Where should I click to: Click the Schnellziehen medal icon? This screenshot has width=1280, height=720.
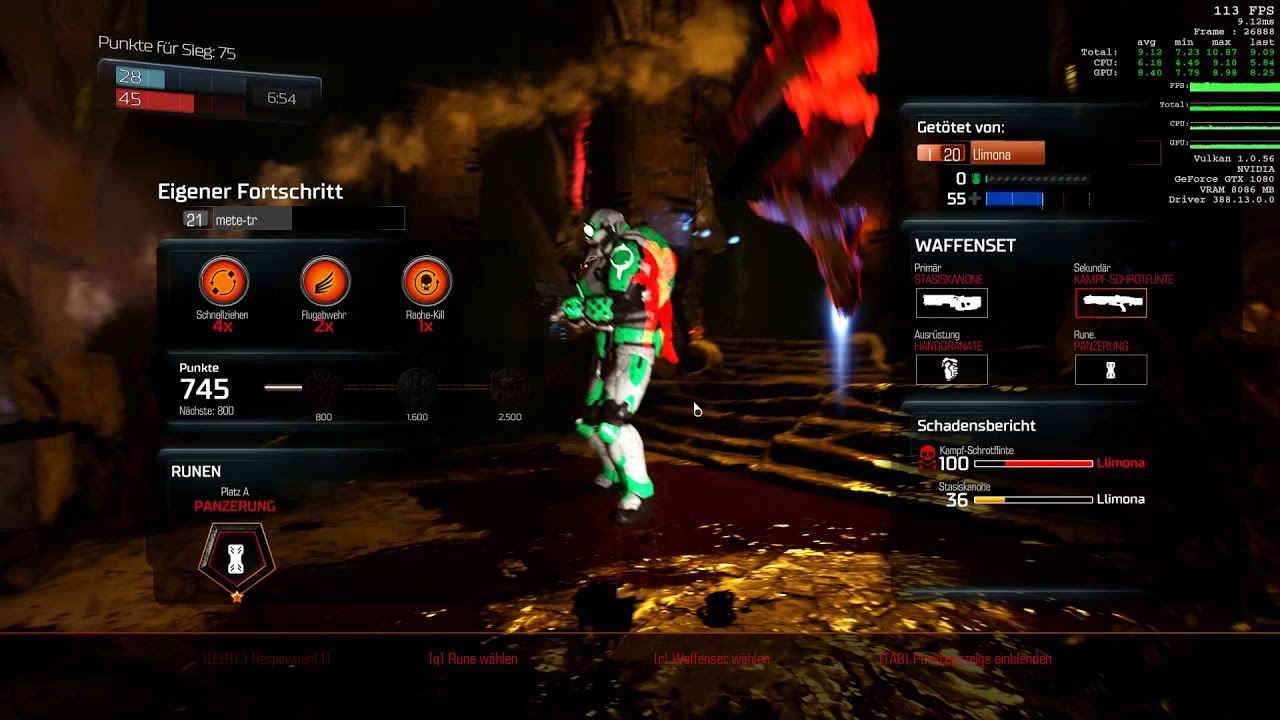[222, 281]
